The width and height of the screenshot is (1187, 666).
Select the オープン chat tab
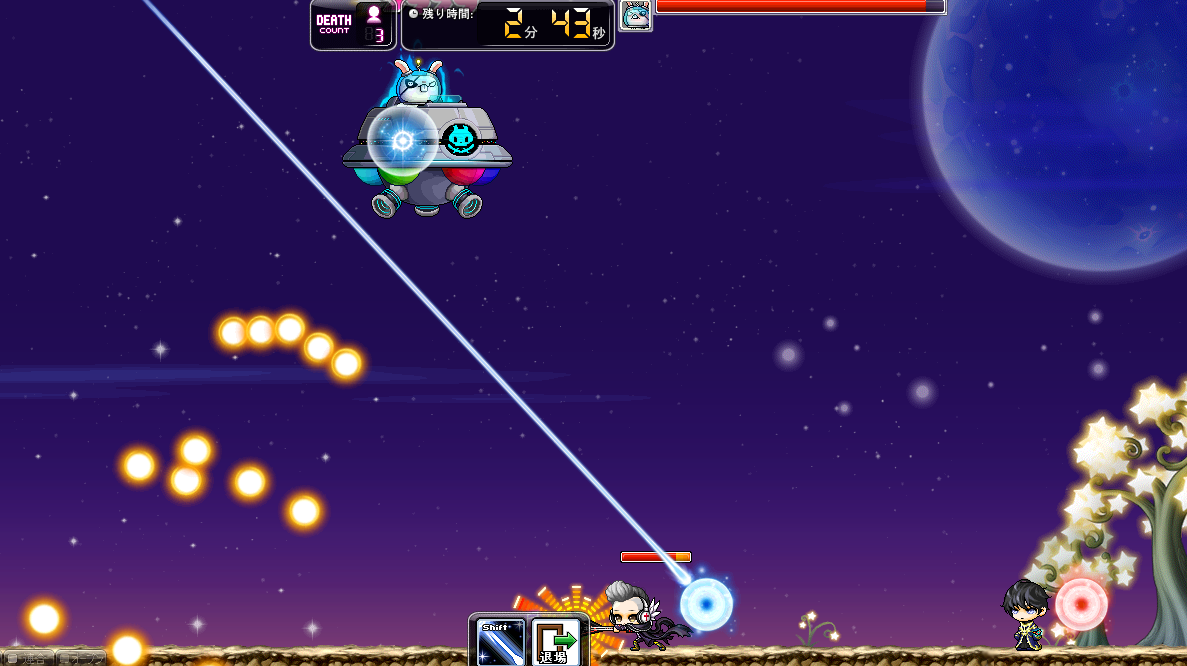[82, 658]
